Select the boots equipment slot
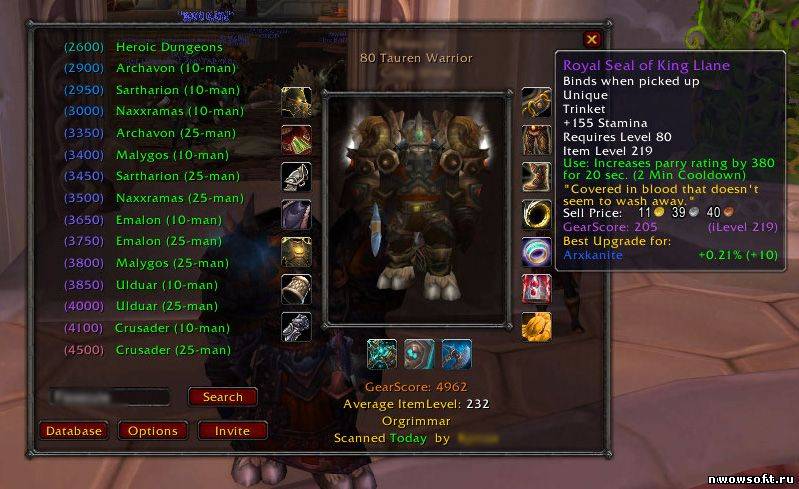The height and width of the screenshot is (489, 799). coord(536,177)
